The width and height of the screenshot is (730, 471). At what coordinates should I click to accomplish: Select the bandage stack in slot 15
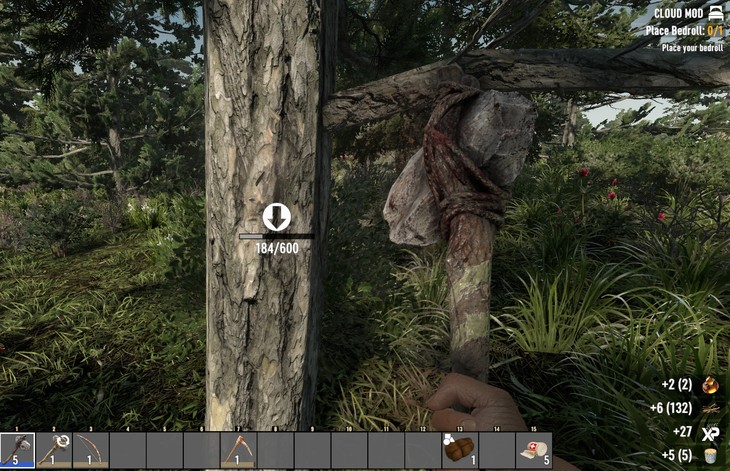533,450
